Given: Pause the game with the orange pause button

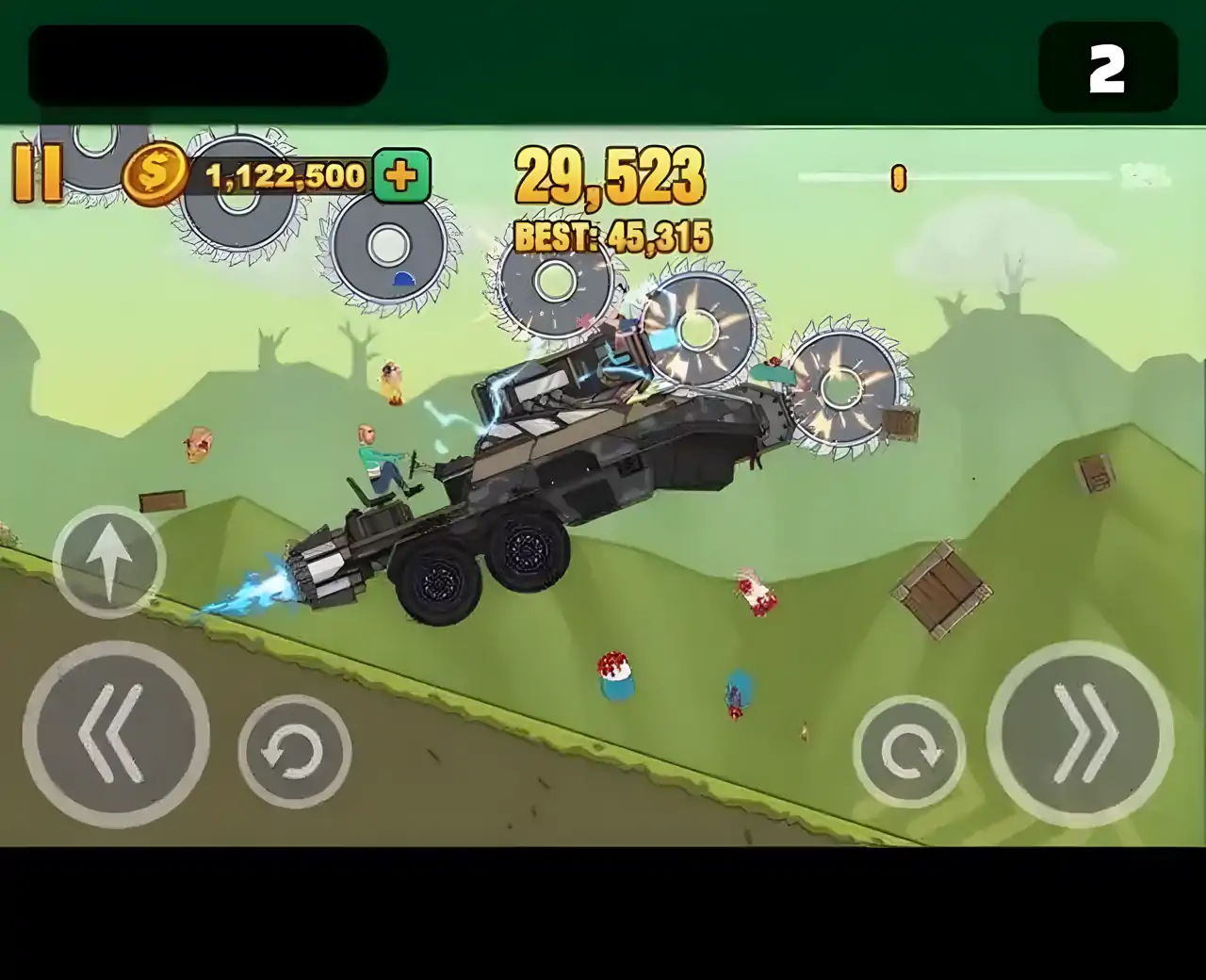Looking at the screenshot, I should tap(38, 173).
